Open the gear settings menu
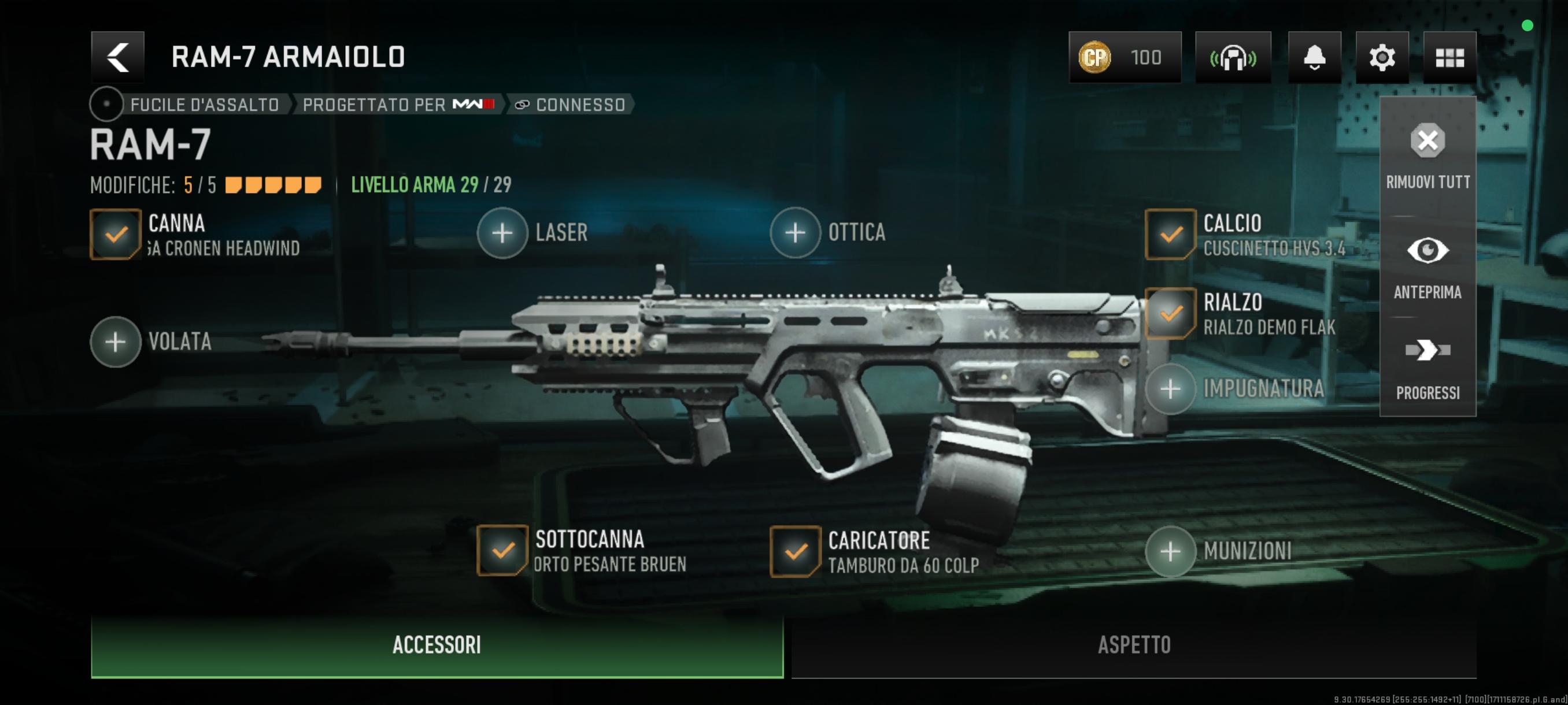This screenshot has height=705, width=1568. [1382, 57]
